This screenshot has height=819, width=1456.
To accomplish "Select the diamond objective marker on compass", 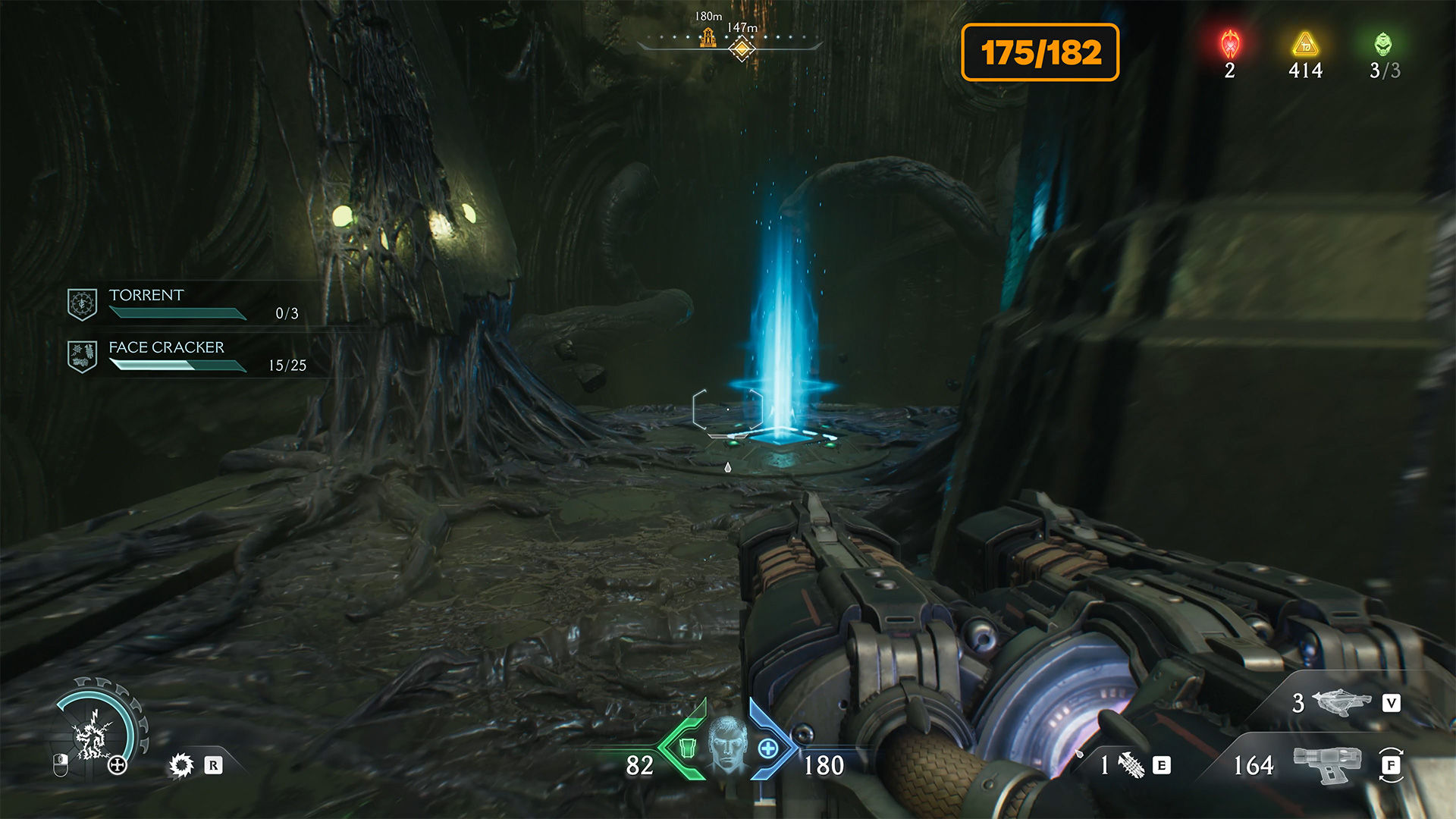I will [x=742, y=49].
